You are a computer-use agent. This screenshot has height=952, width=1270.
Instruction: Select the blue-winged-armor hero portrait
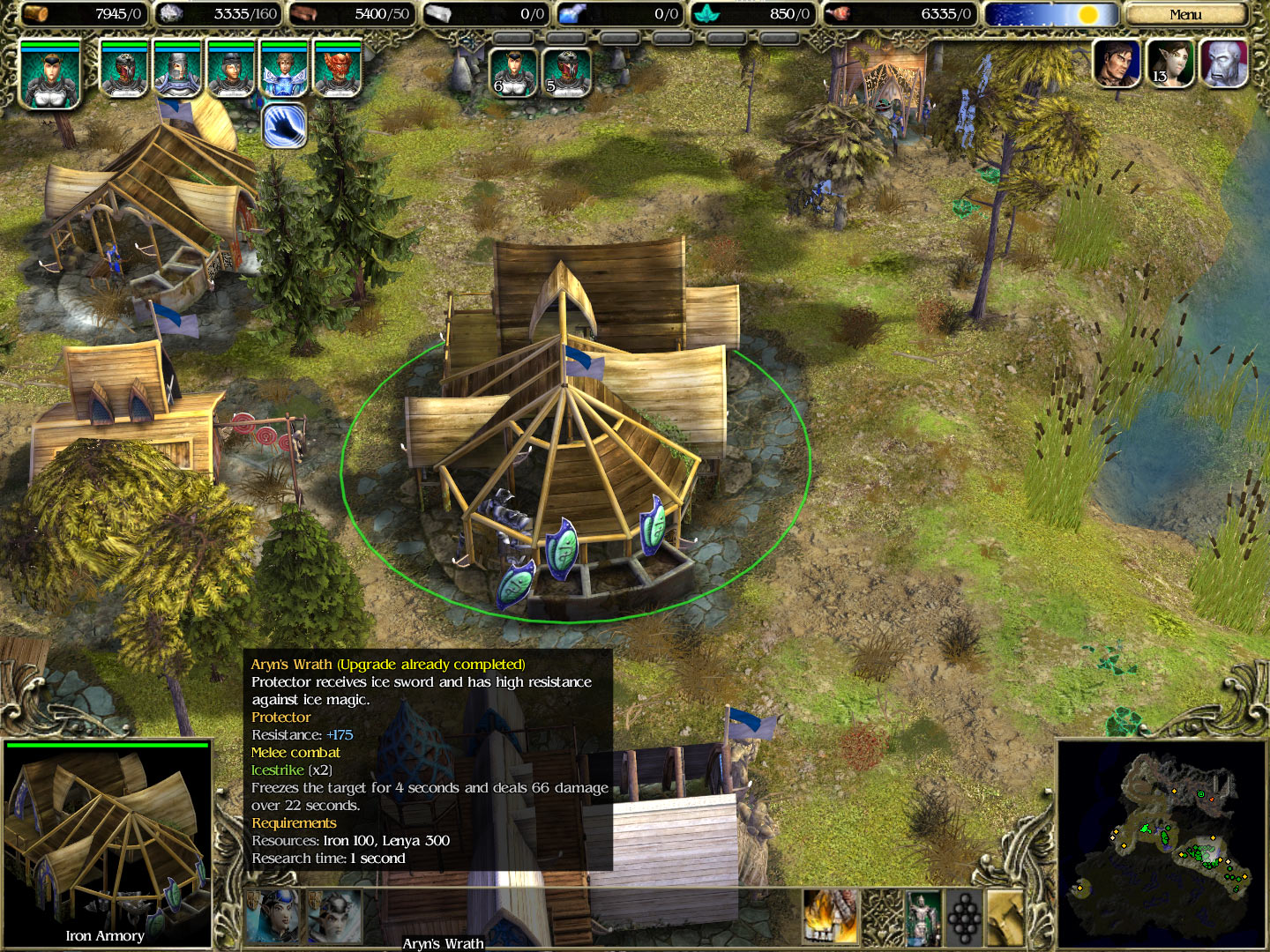coord(284,71)
